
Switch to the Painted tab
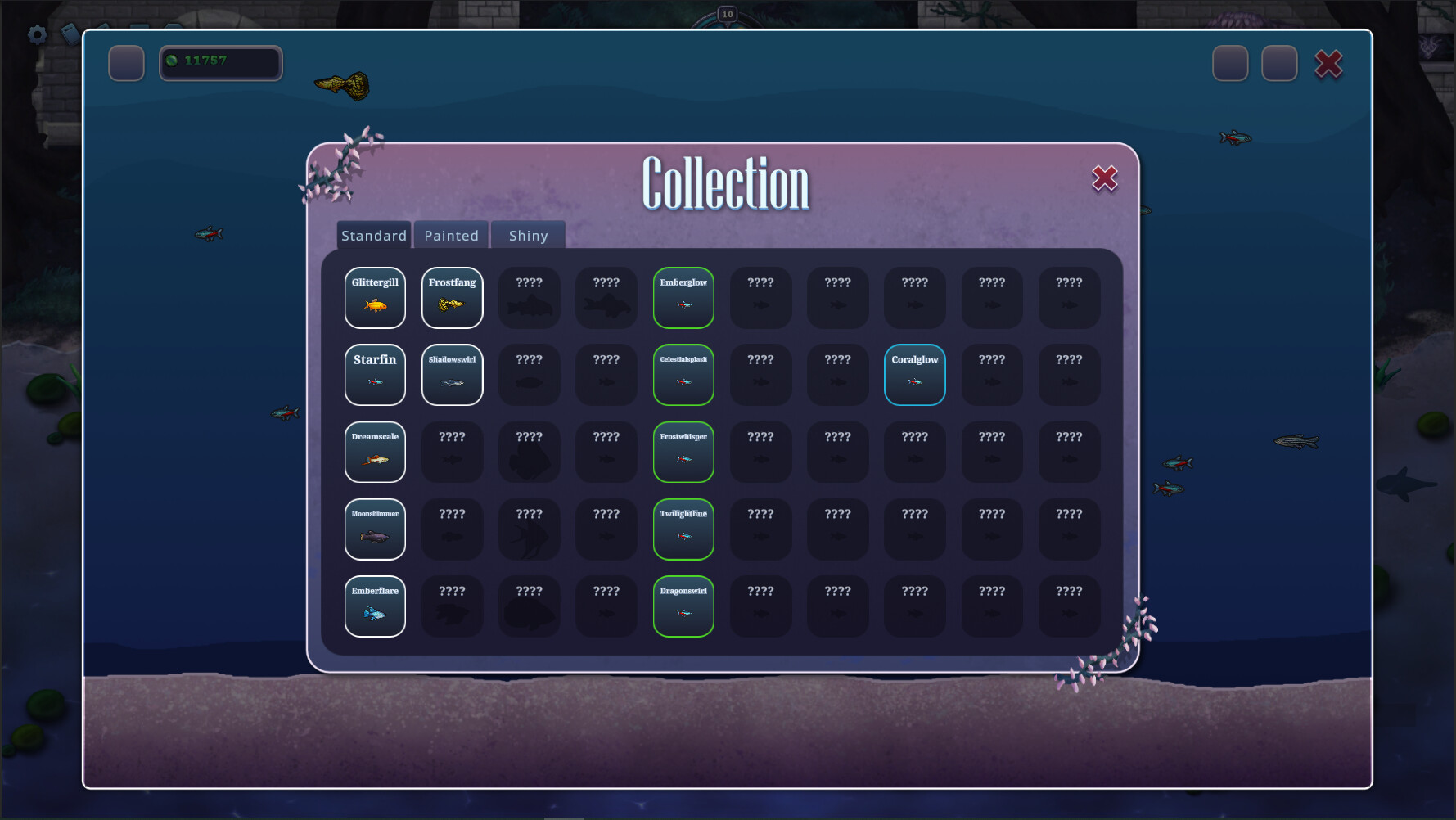(x=451, y=235)
